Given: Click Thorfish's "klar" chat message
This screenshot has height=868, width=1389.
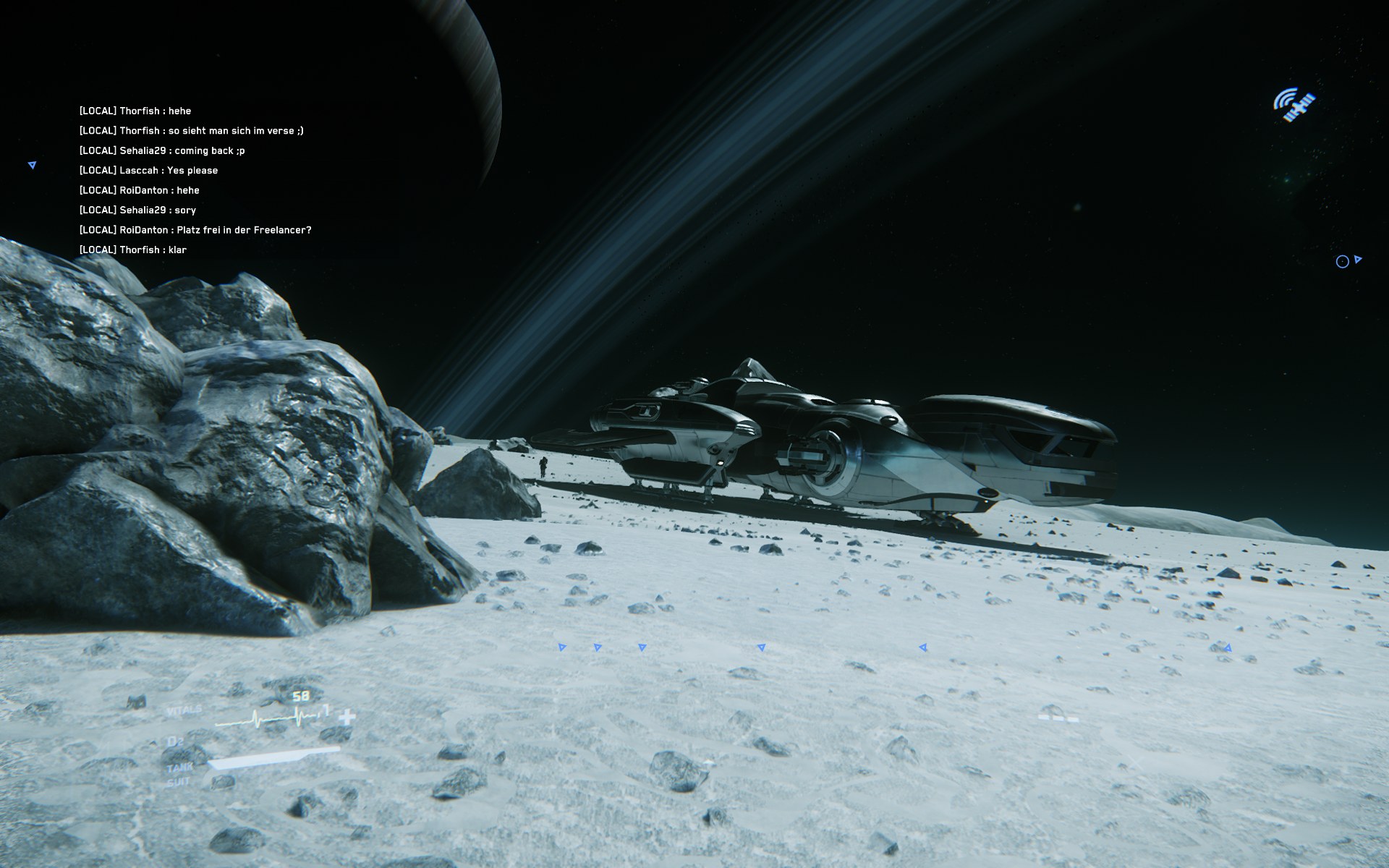Looking at the screenshot, I should pos(133,250).
